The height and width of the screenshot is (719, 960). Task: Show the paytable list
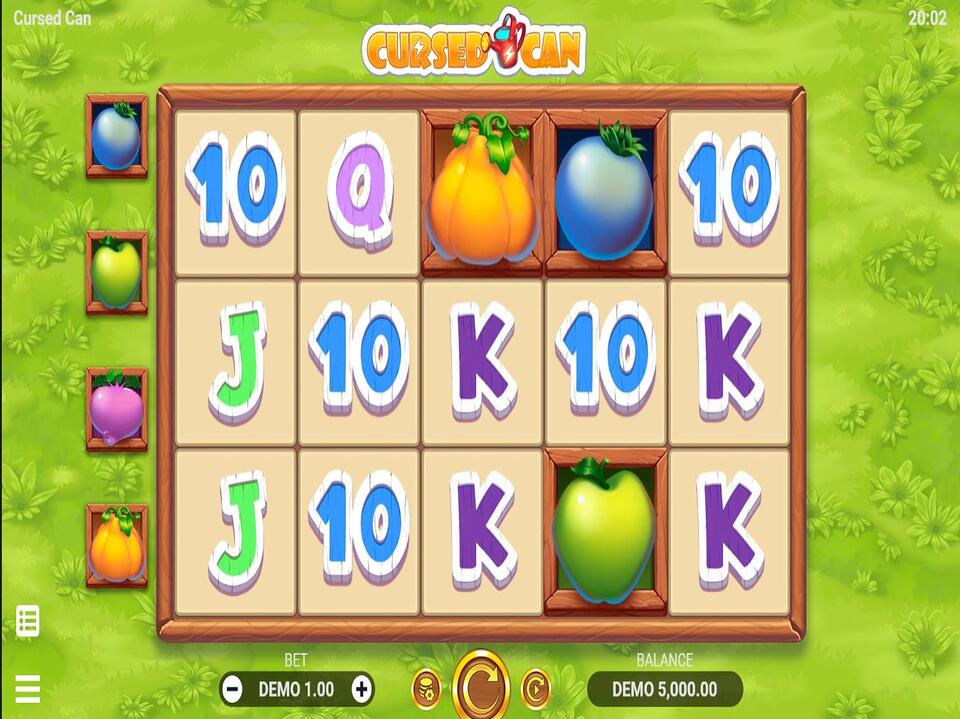(27, 621)
